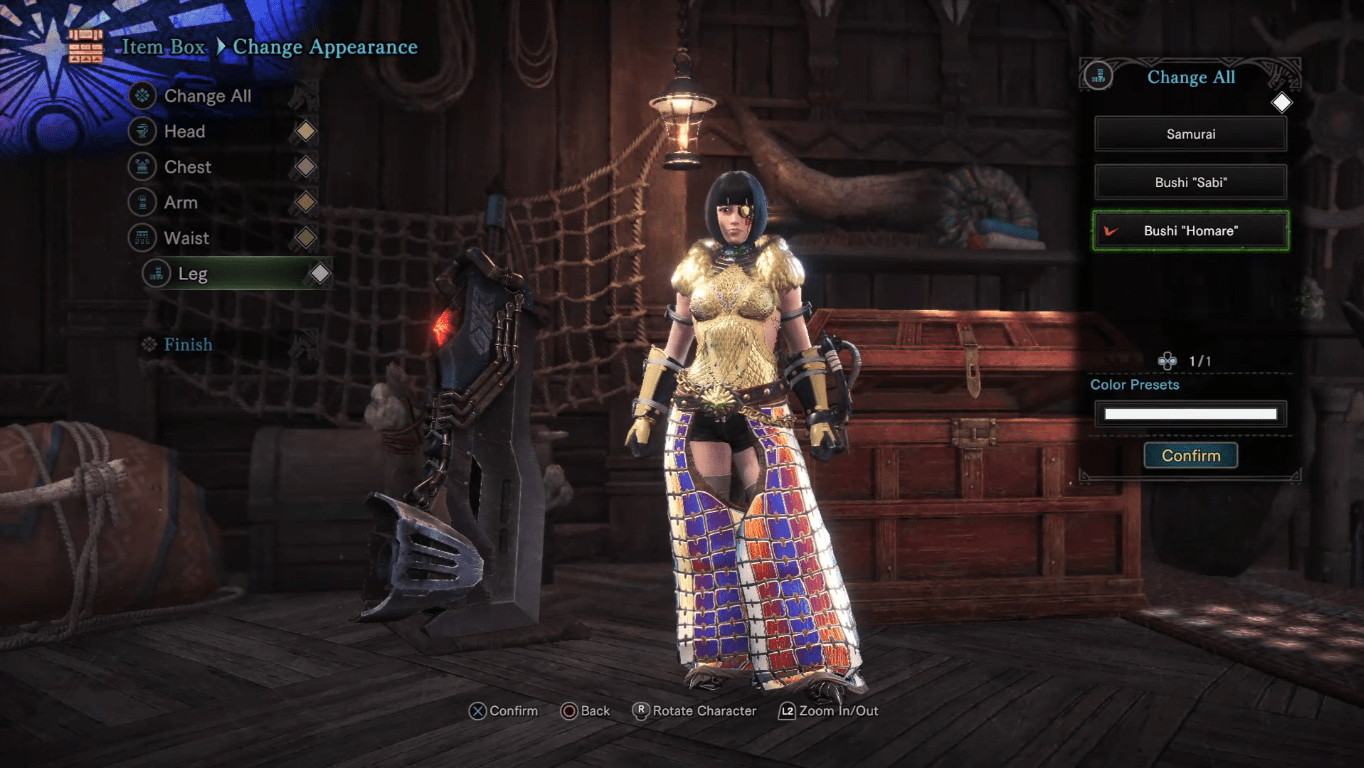Open the Item Box breadcrumb
The width and height of the screenshot is (1364, 768).
click(x=163, y=47)
